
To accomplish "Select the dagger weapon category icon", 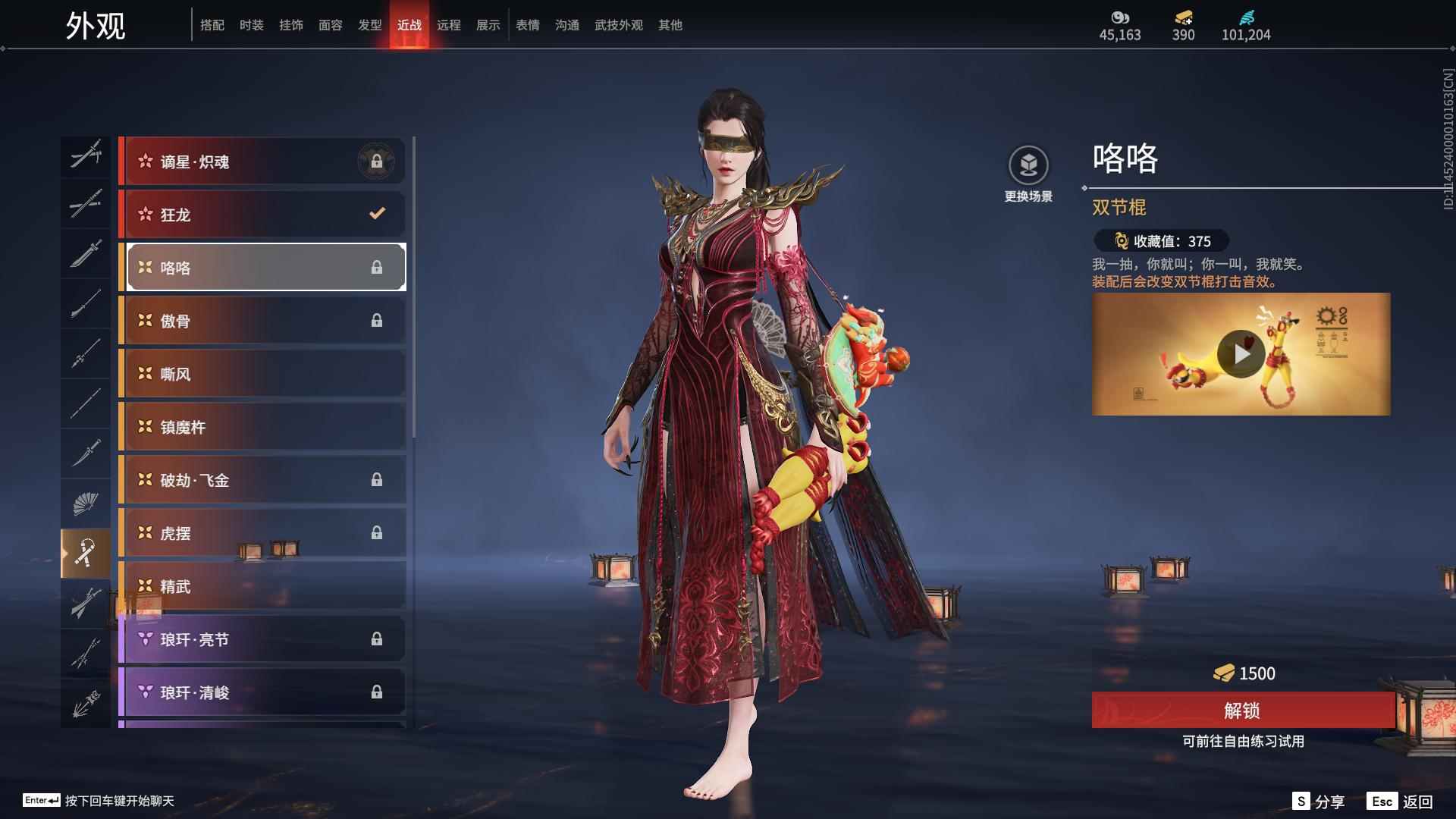I will point(86,453).
